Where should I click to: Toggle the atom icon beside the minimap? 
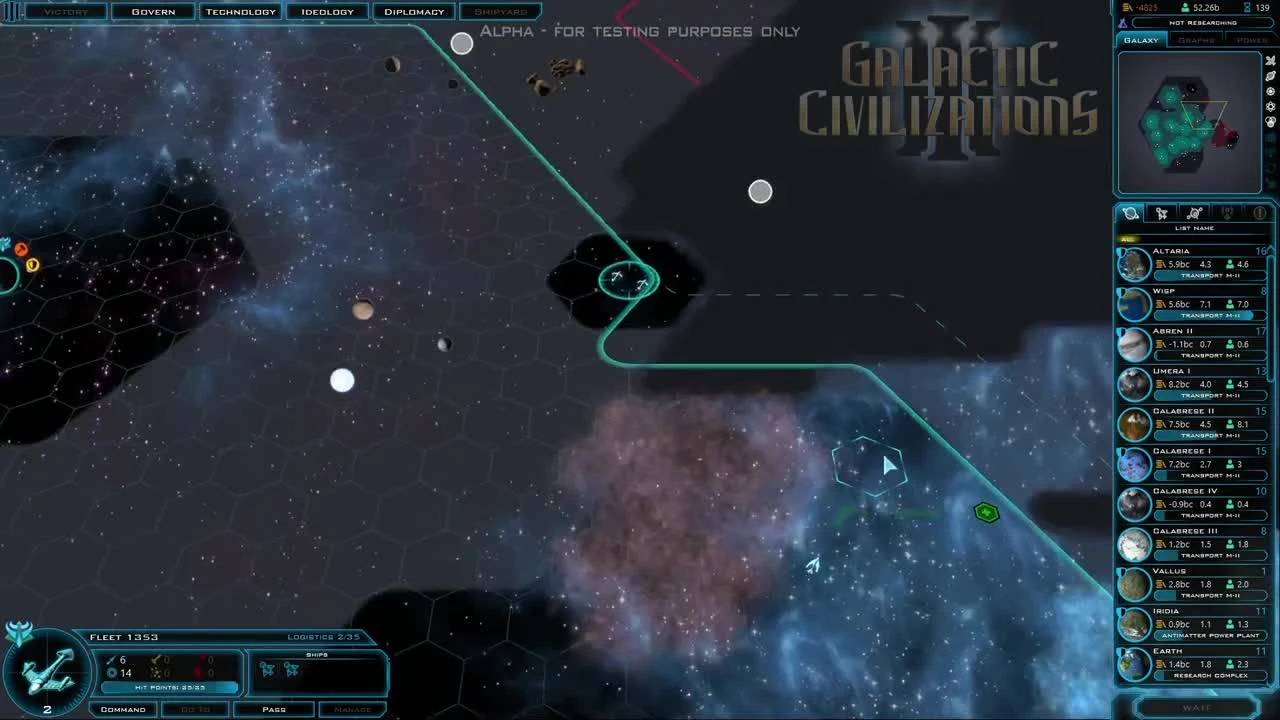[1268, 107]
